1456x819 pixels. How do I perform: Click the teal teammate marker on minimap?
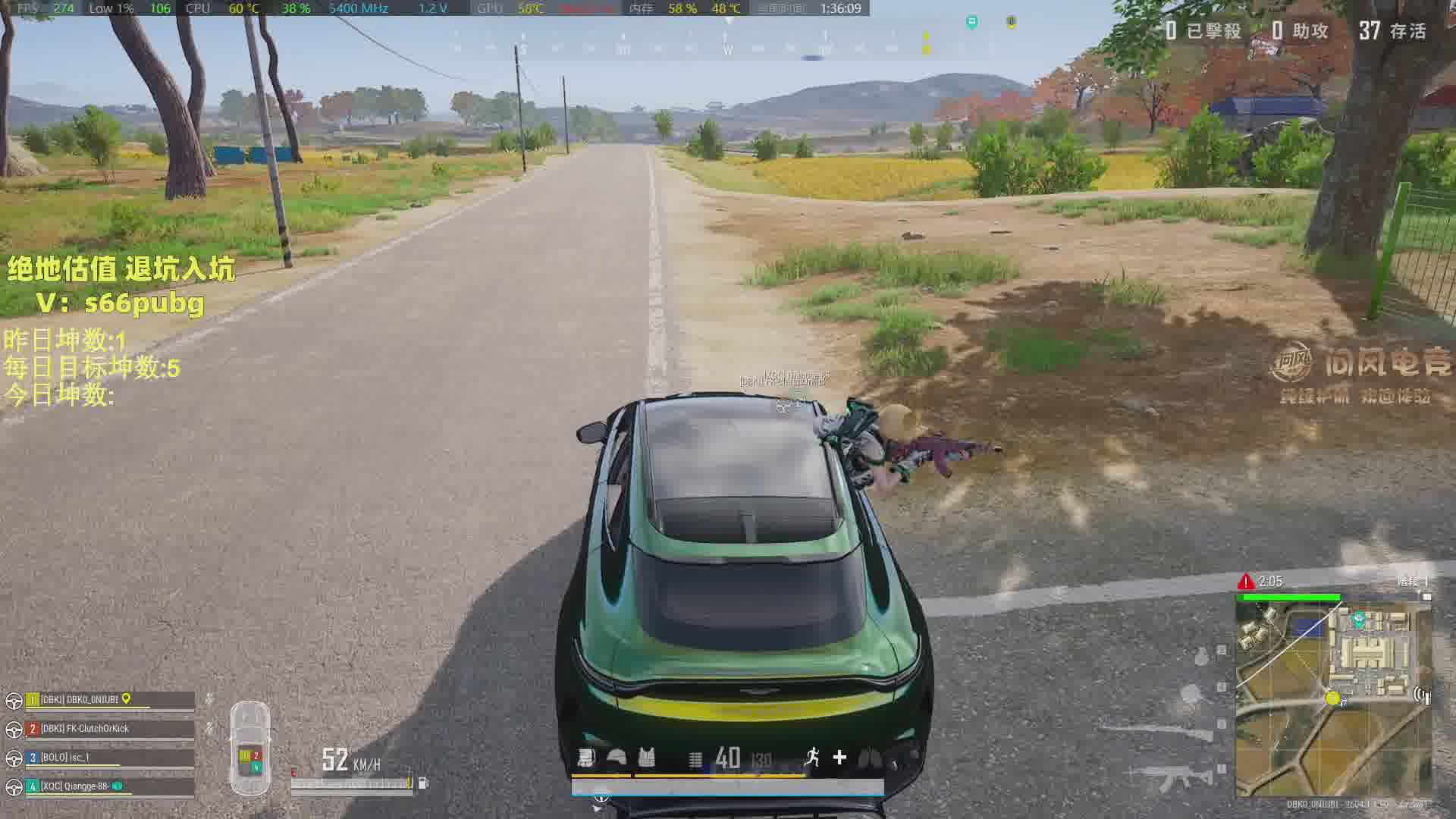pyautogui.click(x=1359, y=619)
